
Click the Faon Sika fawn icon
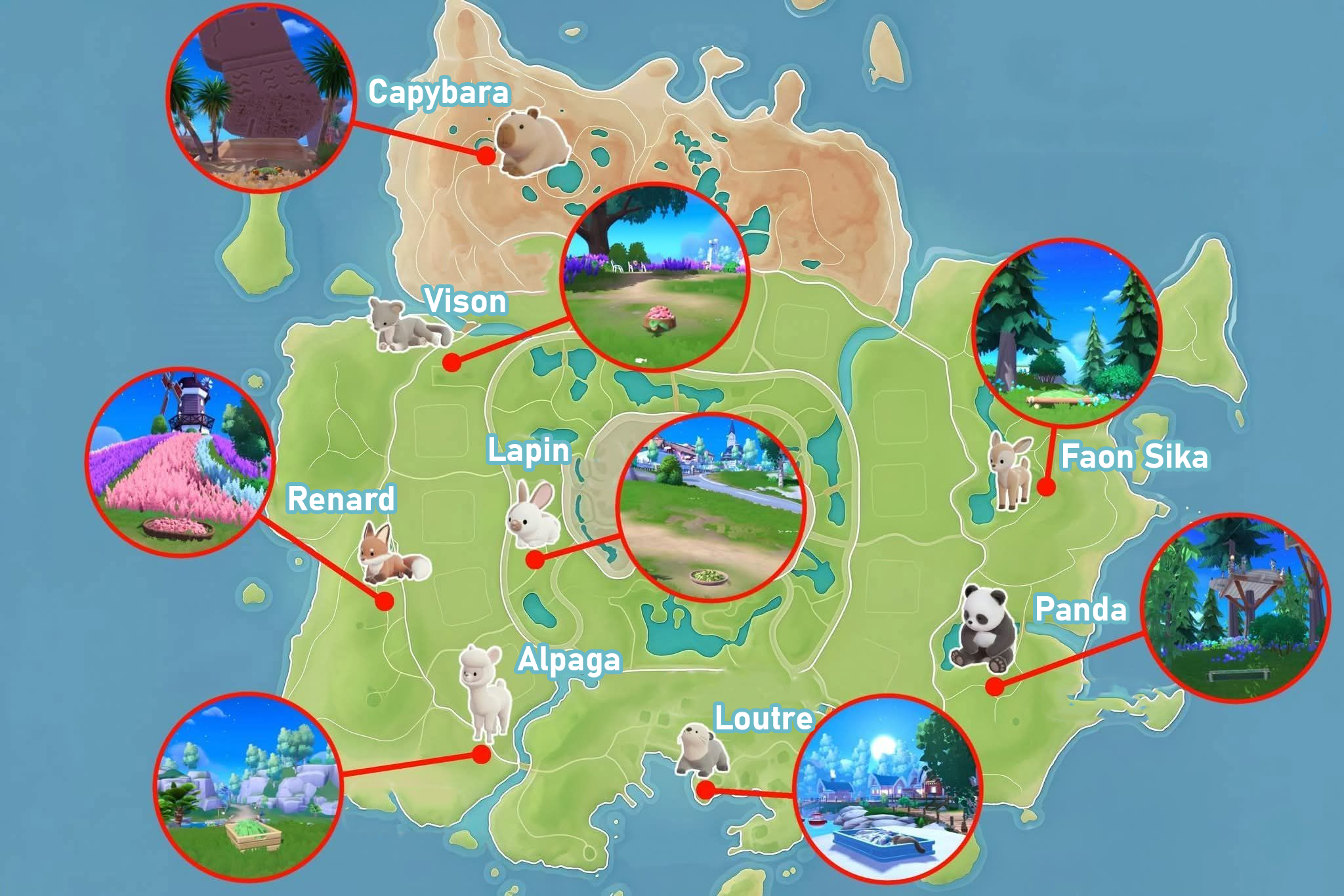click(x=1011, y=470)
